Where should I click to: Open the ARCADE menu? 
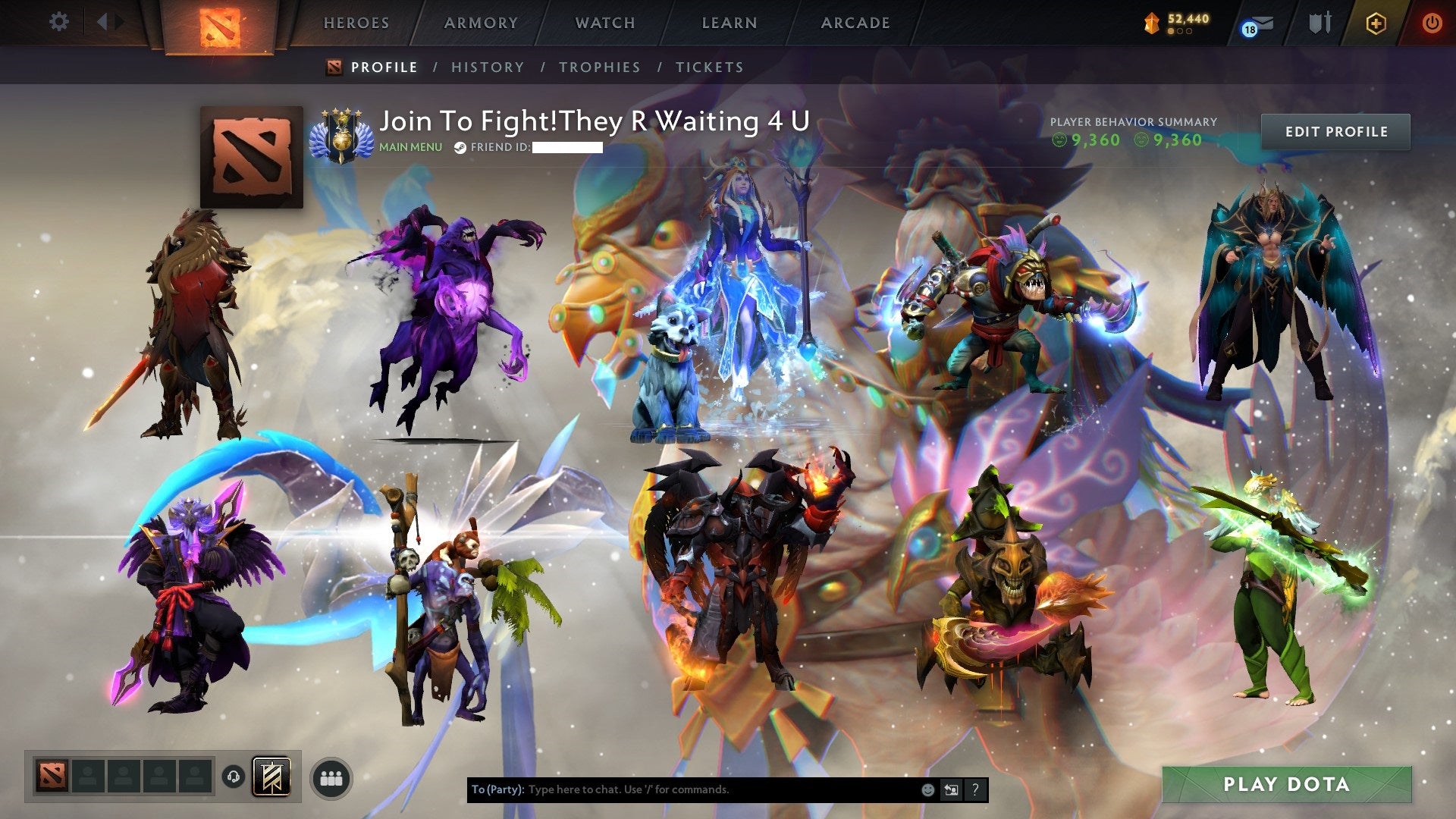tap(855, 23)
